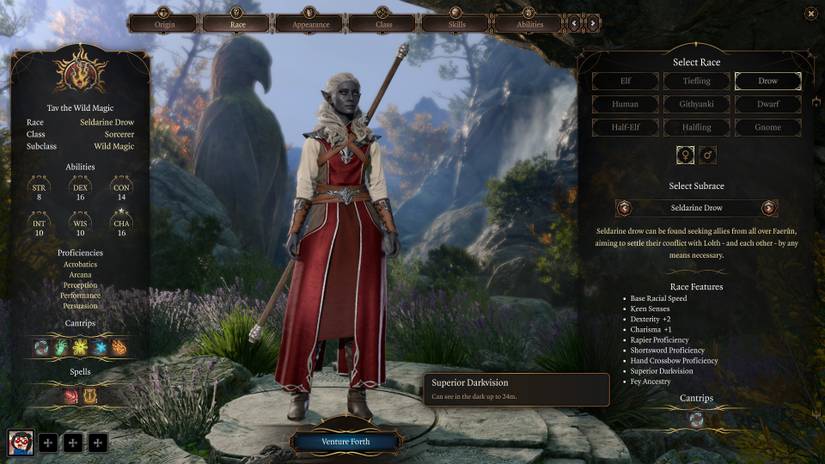Select the Dwarf race
Image resolution: width=825 pixels, height=464 pixels.
coord(768,104)
